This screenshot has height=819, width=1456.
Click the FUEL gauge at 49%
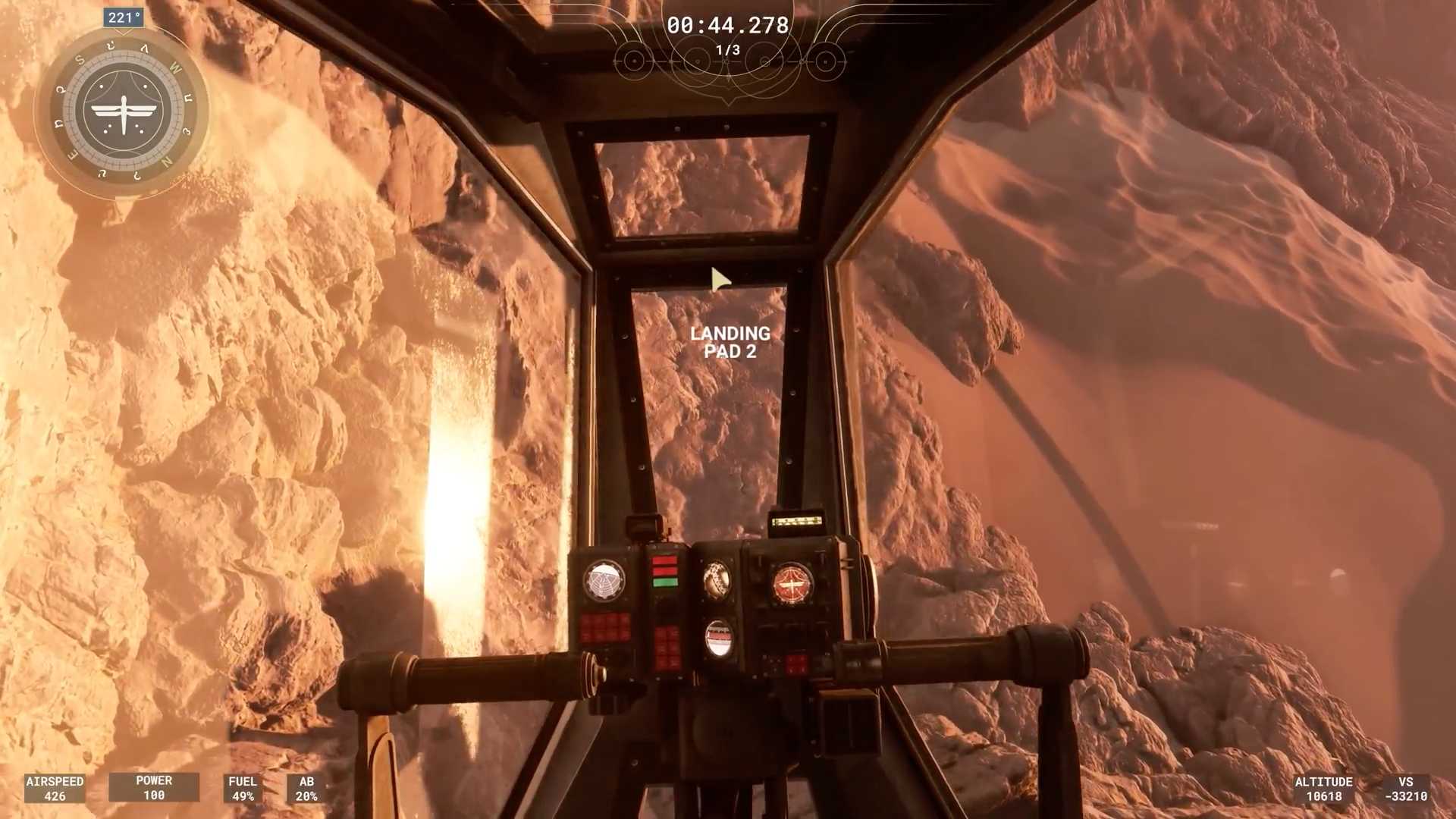243,788
